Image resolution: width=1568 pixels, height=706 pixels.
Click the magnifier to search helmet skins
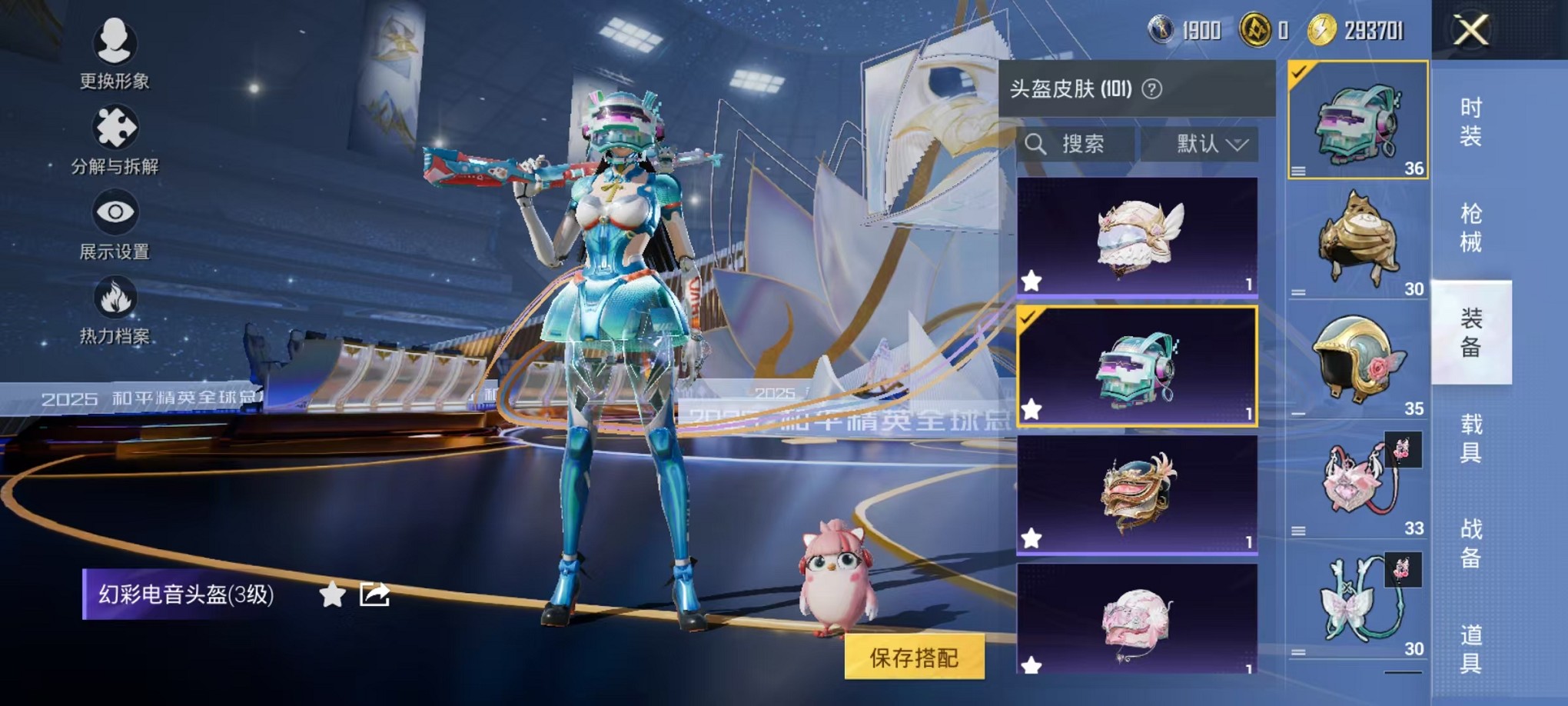tap(1037, 145)
